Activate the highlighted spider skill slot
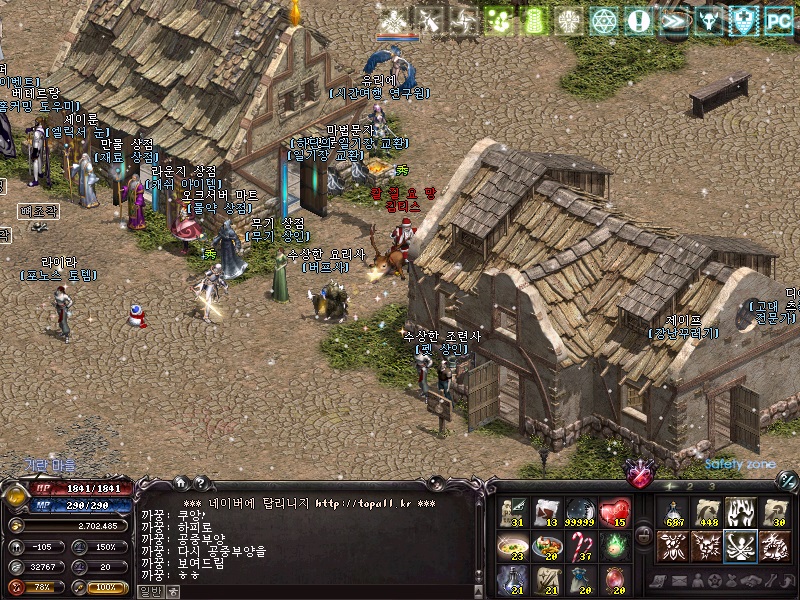 click(741, 546)
